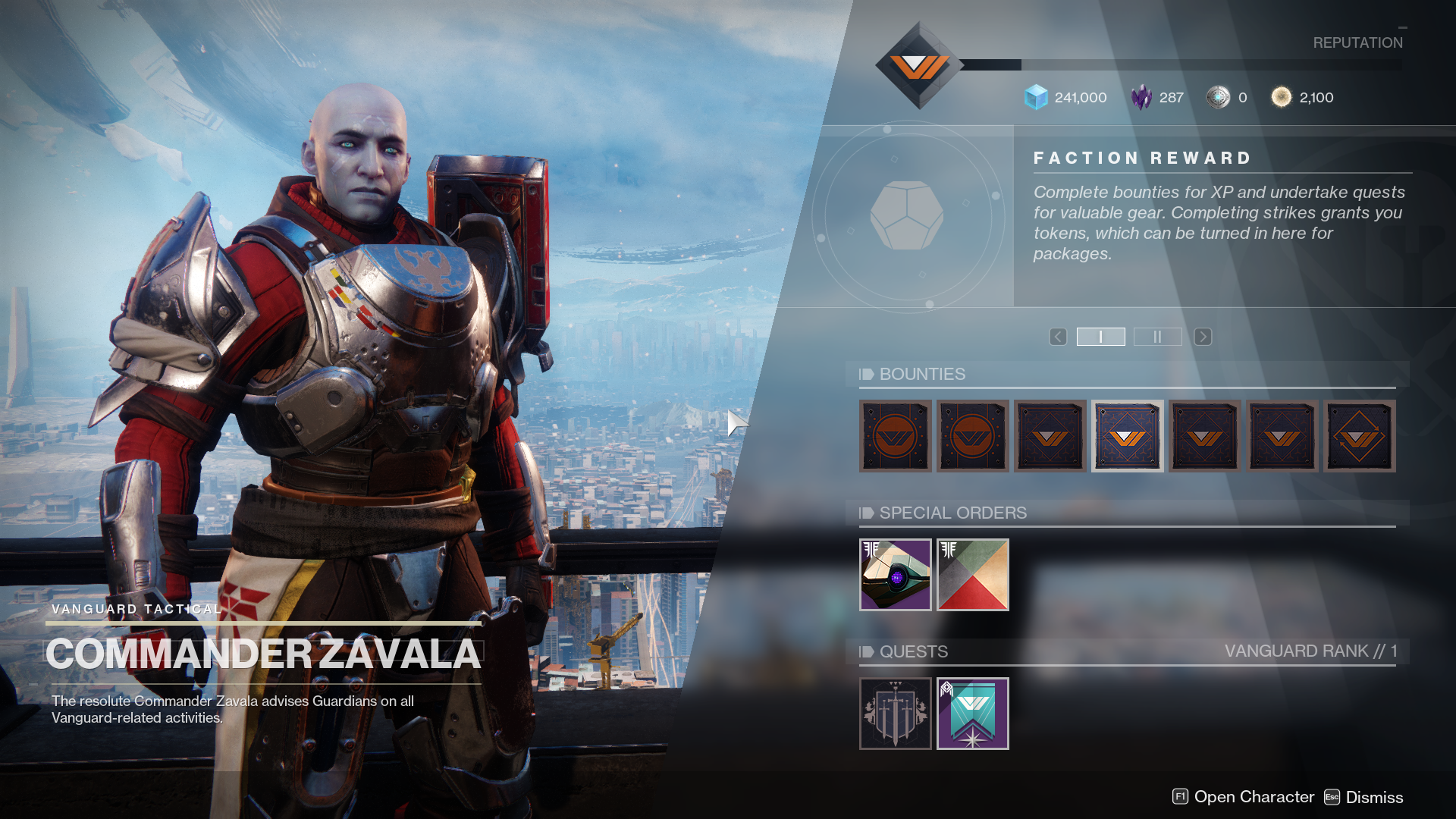Advance to the next vendor page arrow
1456x819 pixels.
click(1203, 337)
